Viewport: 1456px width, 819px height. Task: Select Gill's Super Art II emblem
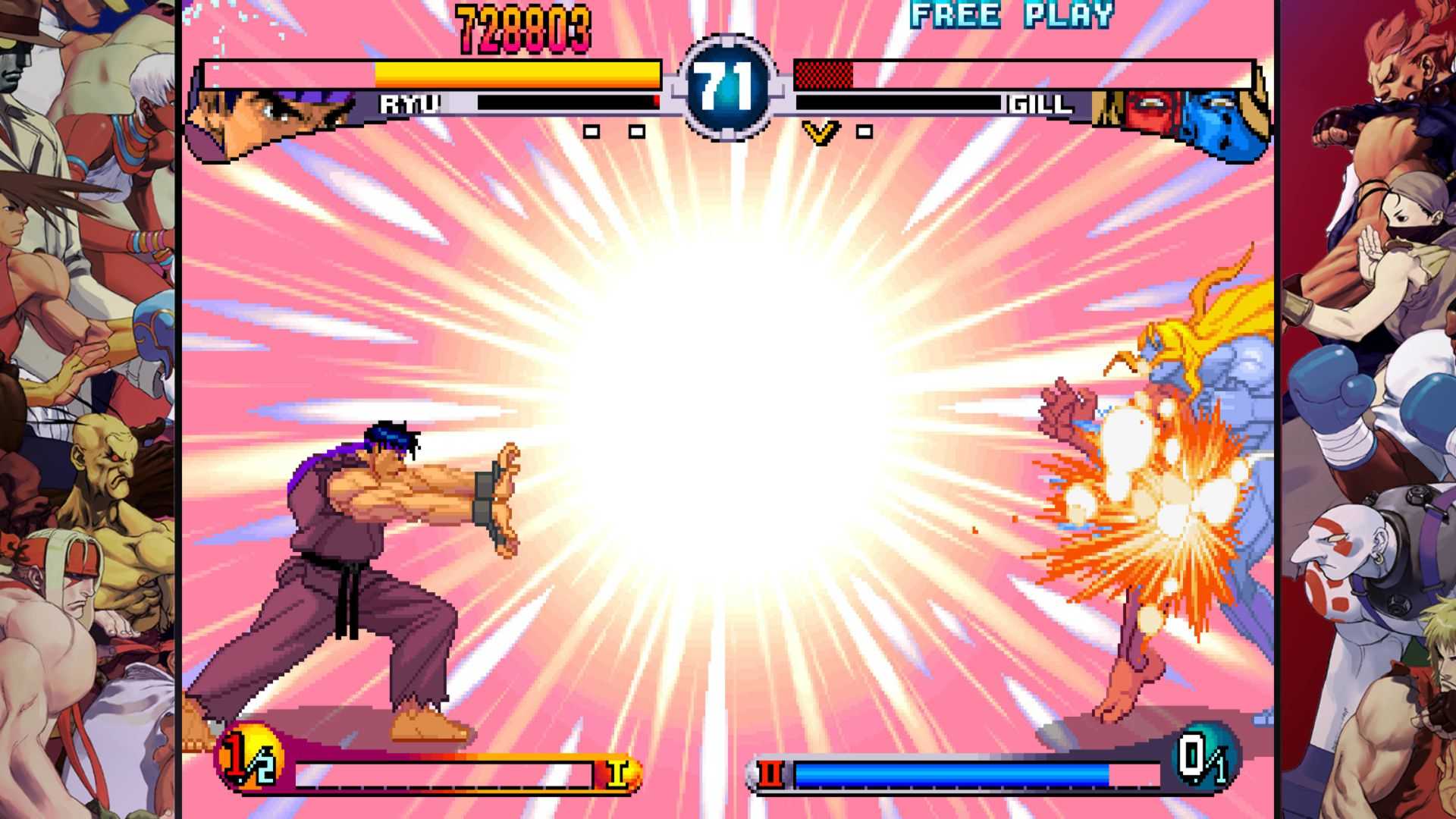pos(770,773)
